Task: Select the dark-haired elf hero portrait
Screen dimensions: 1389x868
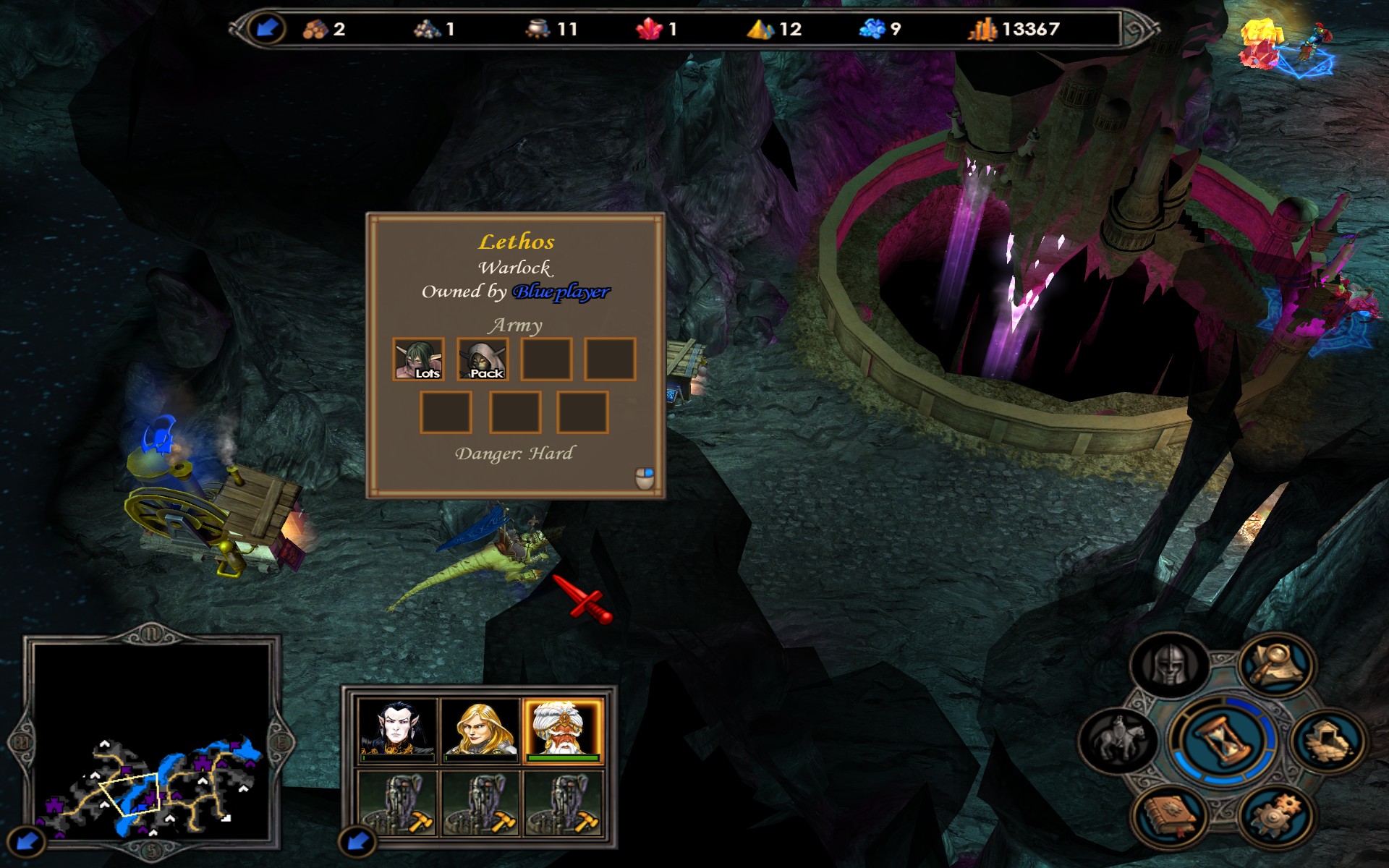Action: (x=397, y=729)
